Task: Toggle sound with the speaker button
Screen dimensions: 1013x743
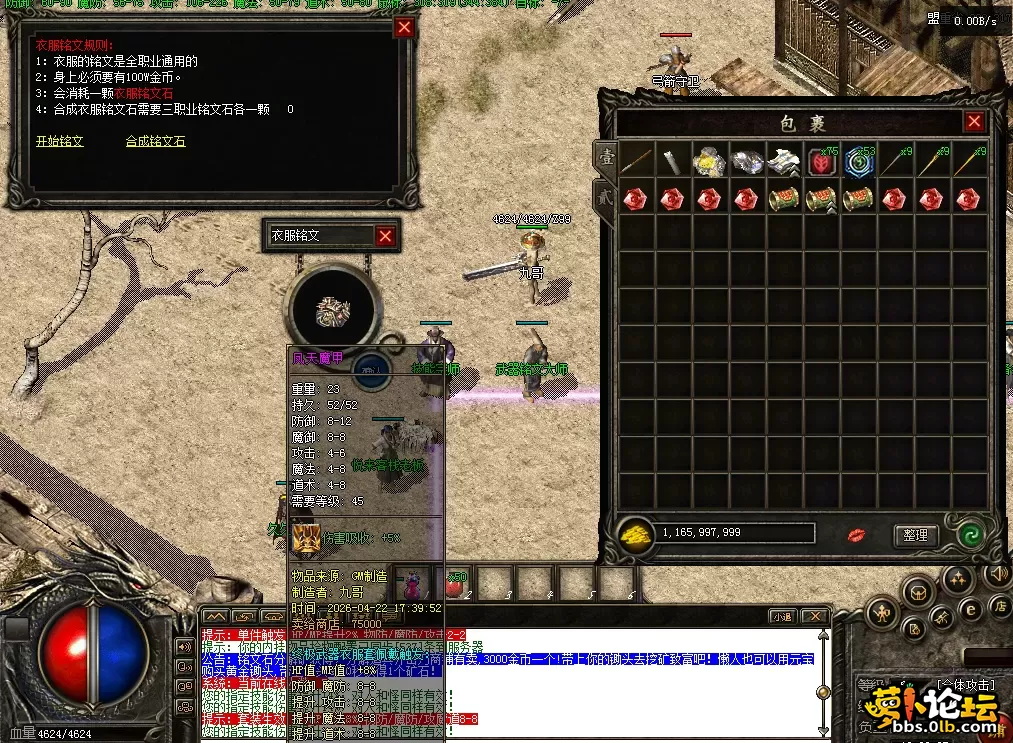Action: point(996,573)
